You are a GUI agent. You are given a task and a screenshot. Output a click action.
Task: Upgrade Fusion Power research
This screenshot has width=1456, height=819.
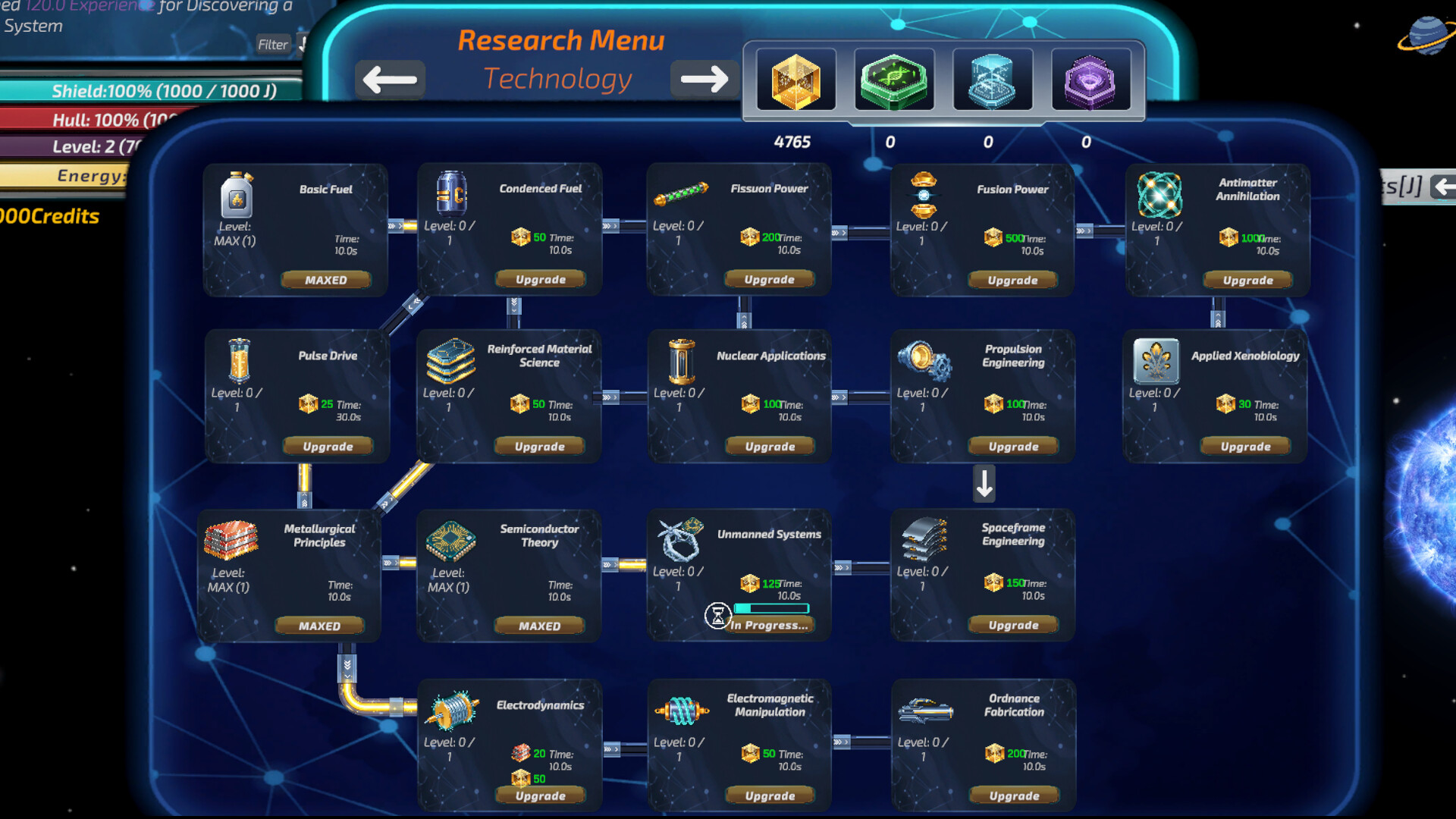point(1013,279)
